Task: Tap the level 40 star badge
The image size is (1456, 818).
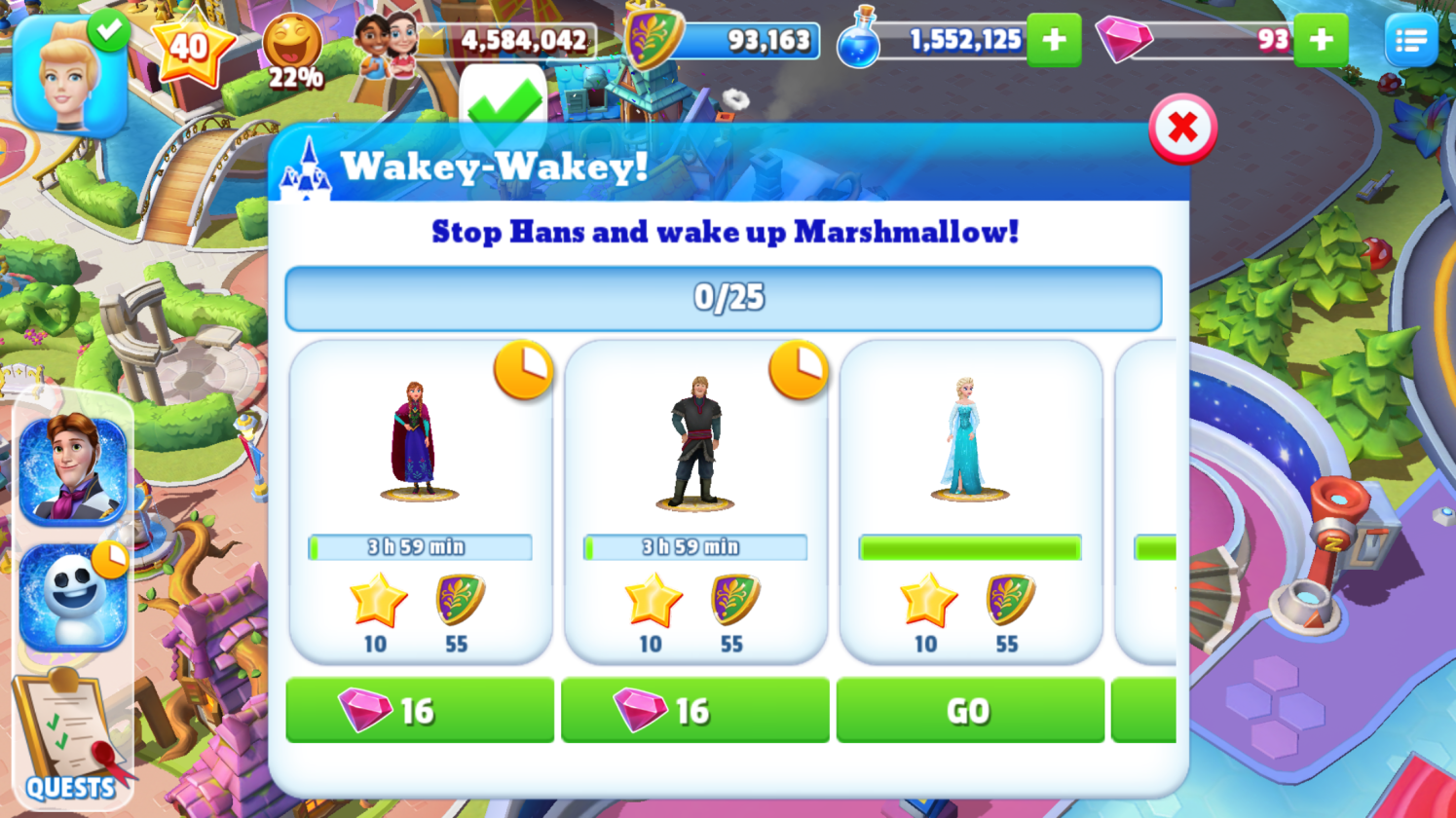Action: pyautogui.click(x=191, y=46)
